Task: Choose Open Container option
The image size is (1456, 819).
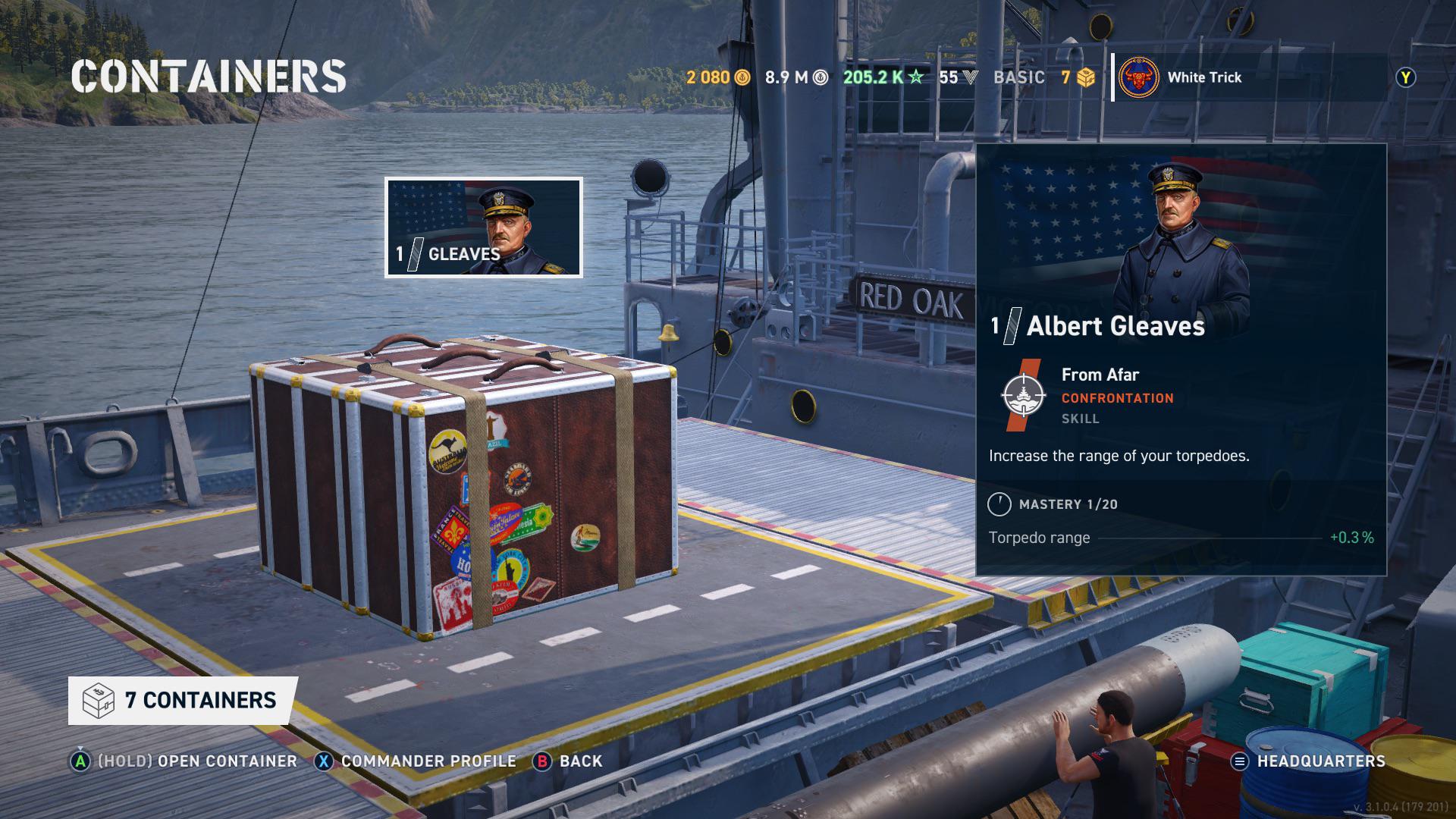Action: point(184,761)
